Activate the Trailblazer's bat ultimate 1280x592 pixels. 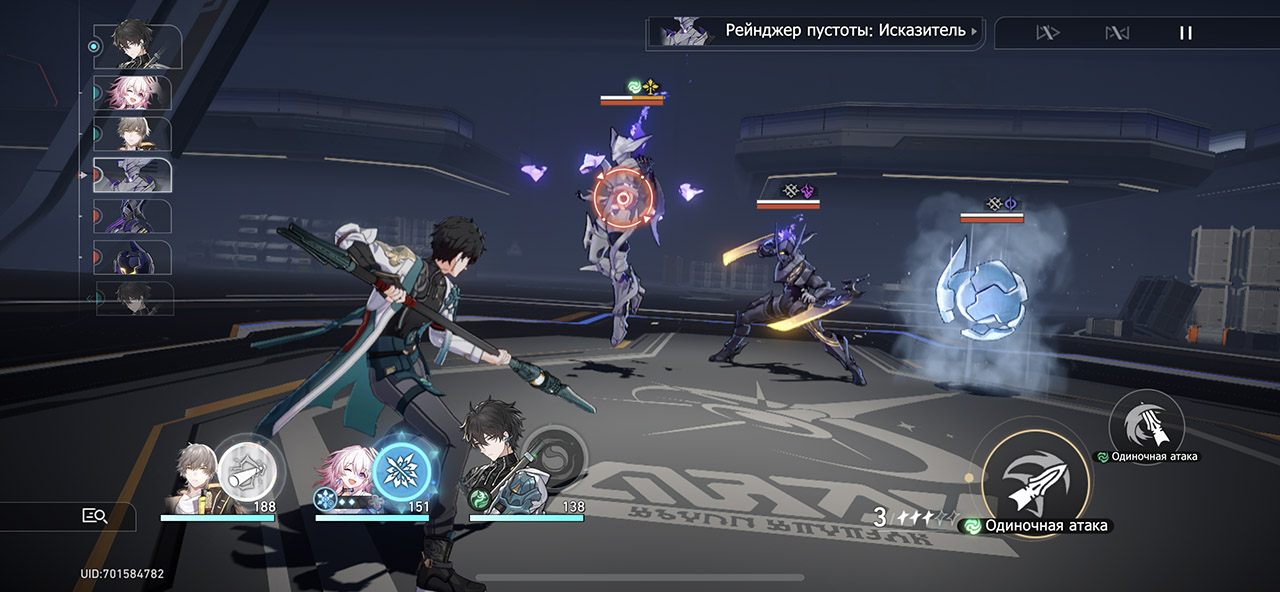[246, 468]
